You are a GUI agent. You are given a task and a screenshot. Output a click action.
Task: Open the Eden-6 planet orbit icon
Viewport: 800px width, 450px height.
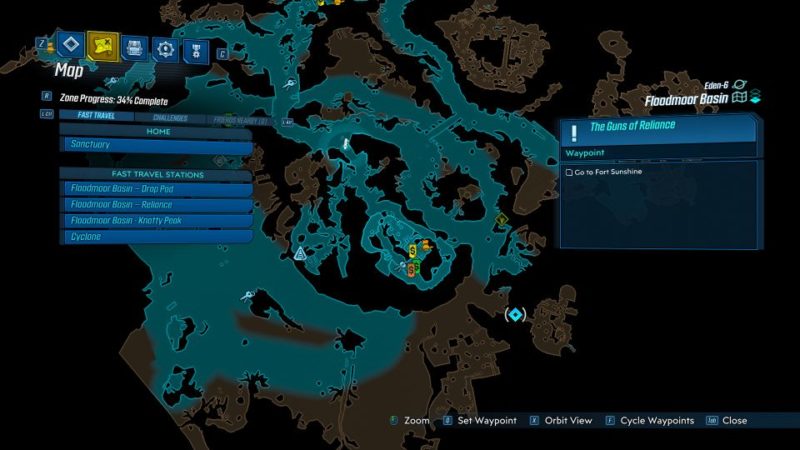739,87
